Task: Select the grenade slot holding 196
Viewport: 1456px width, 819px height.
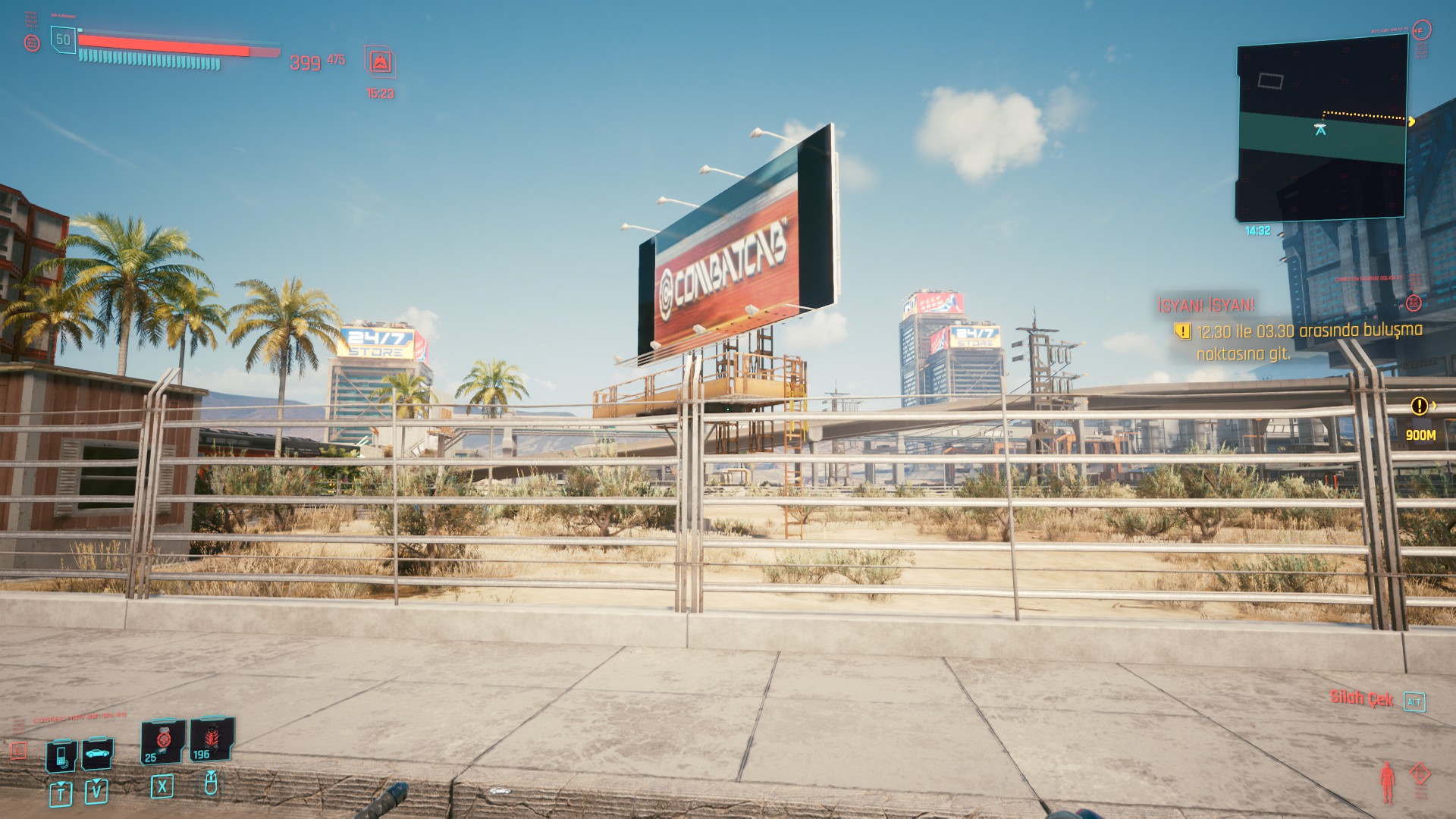Action: pos(210,739)
